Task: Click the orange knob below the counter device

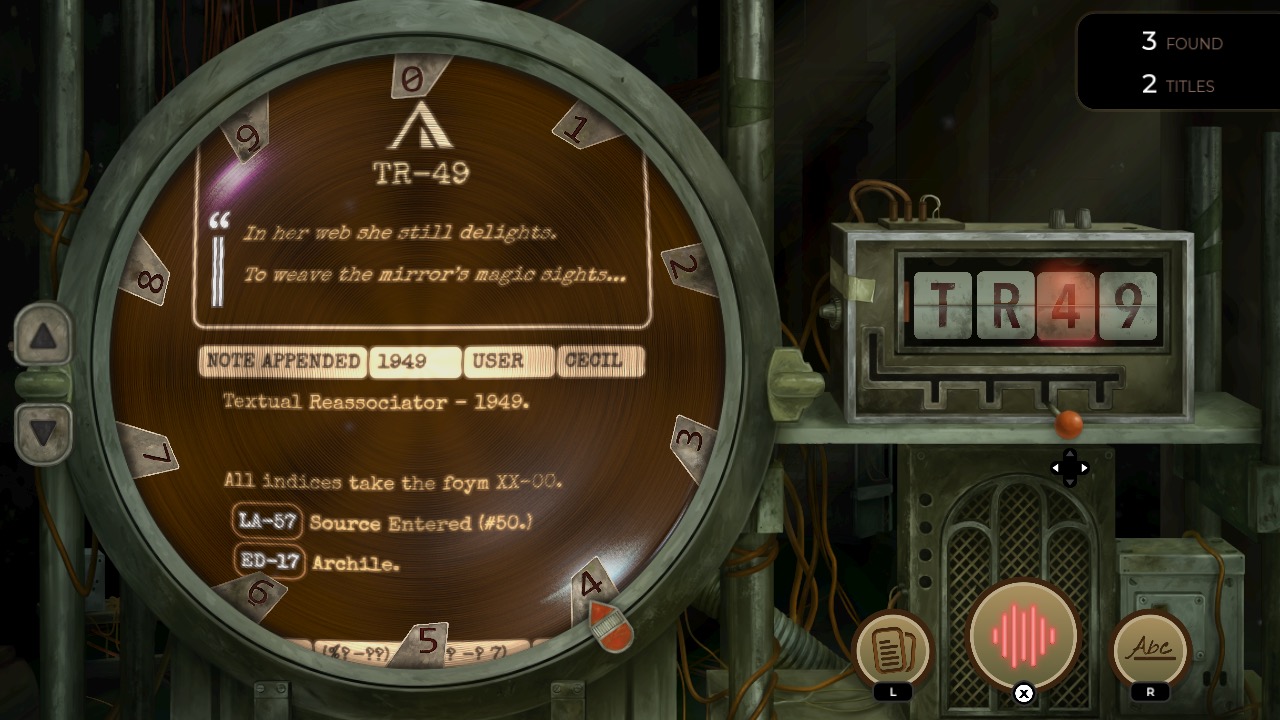Action: 1068,424
